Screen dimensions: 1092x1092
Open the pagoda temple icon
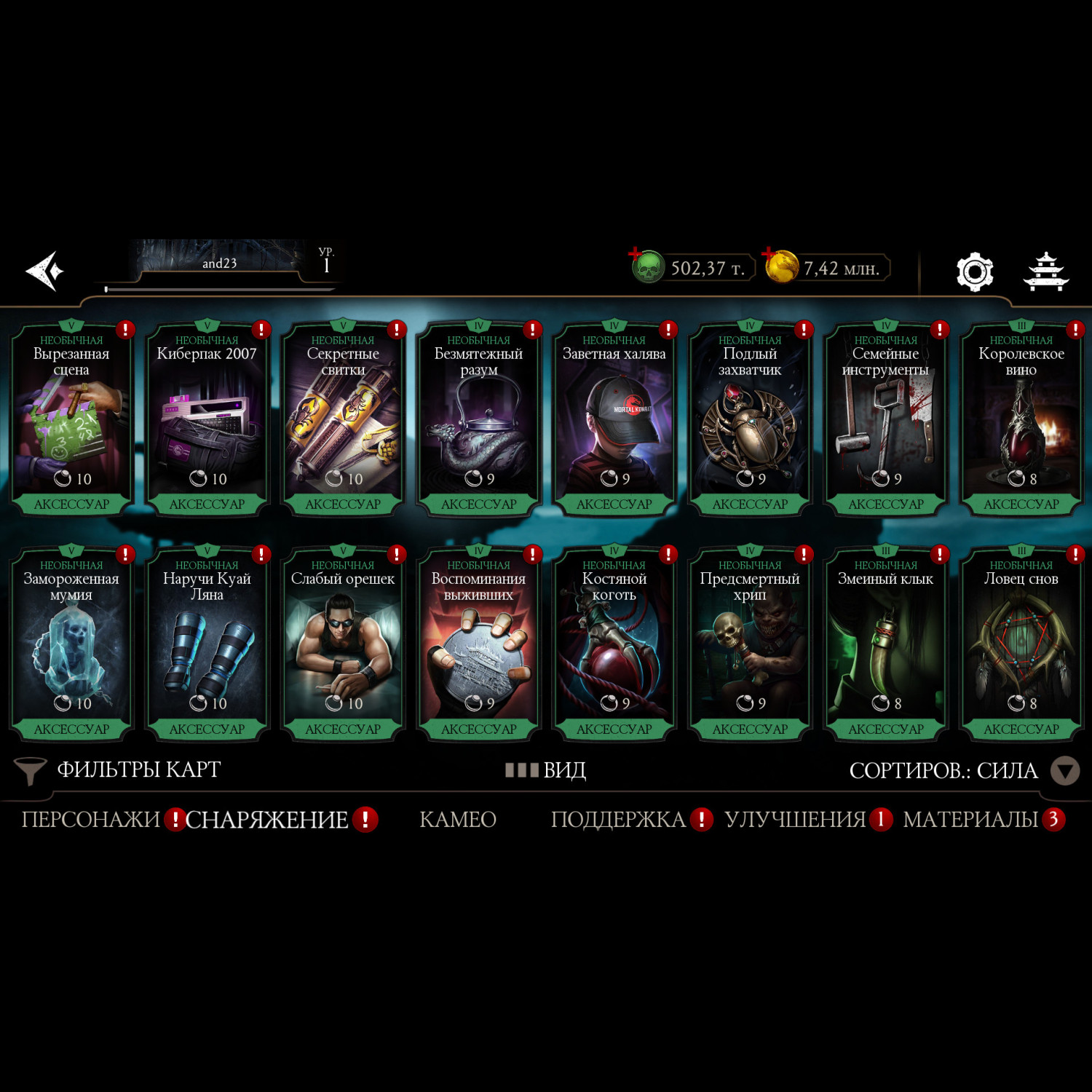(x=1045, y=272)
